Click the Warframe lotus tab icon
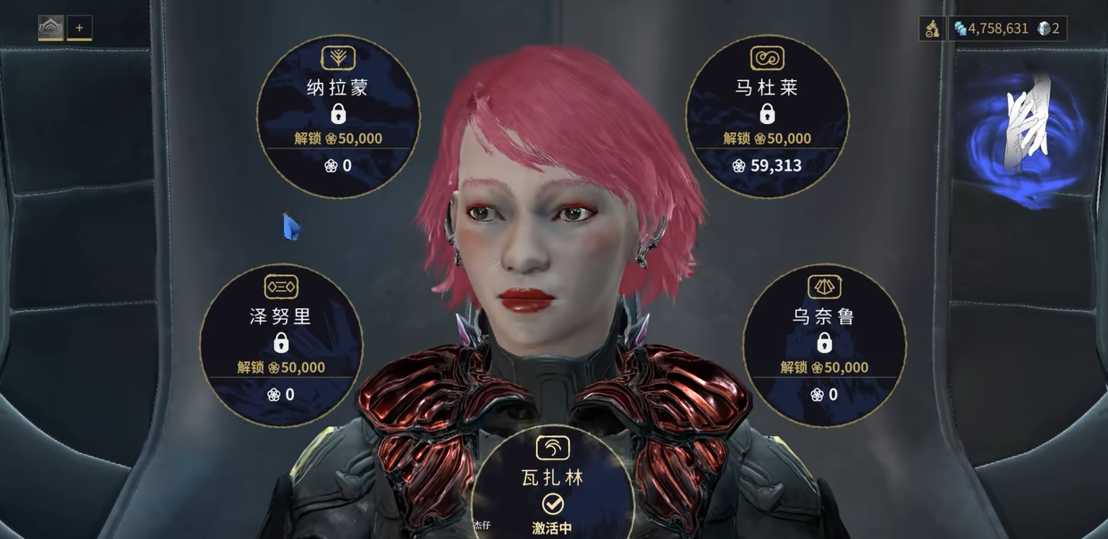1108x539 pixels. point(51,28)
